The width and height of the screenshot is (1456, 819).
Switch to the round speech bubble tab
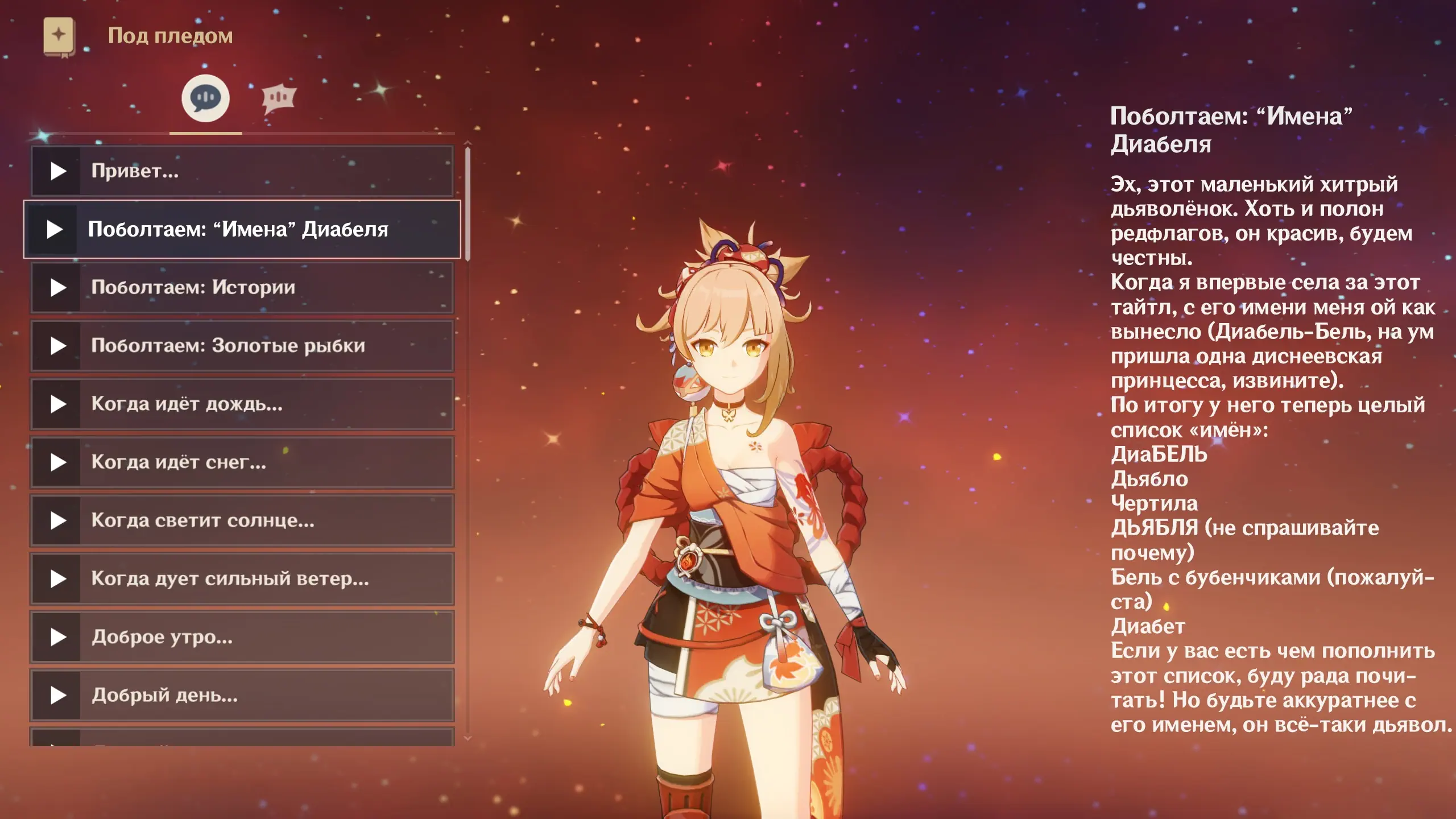[205, 98]
